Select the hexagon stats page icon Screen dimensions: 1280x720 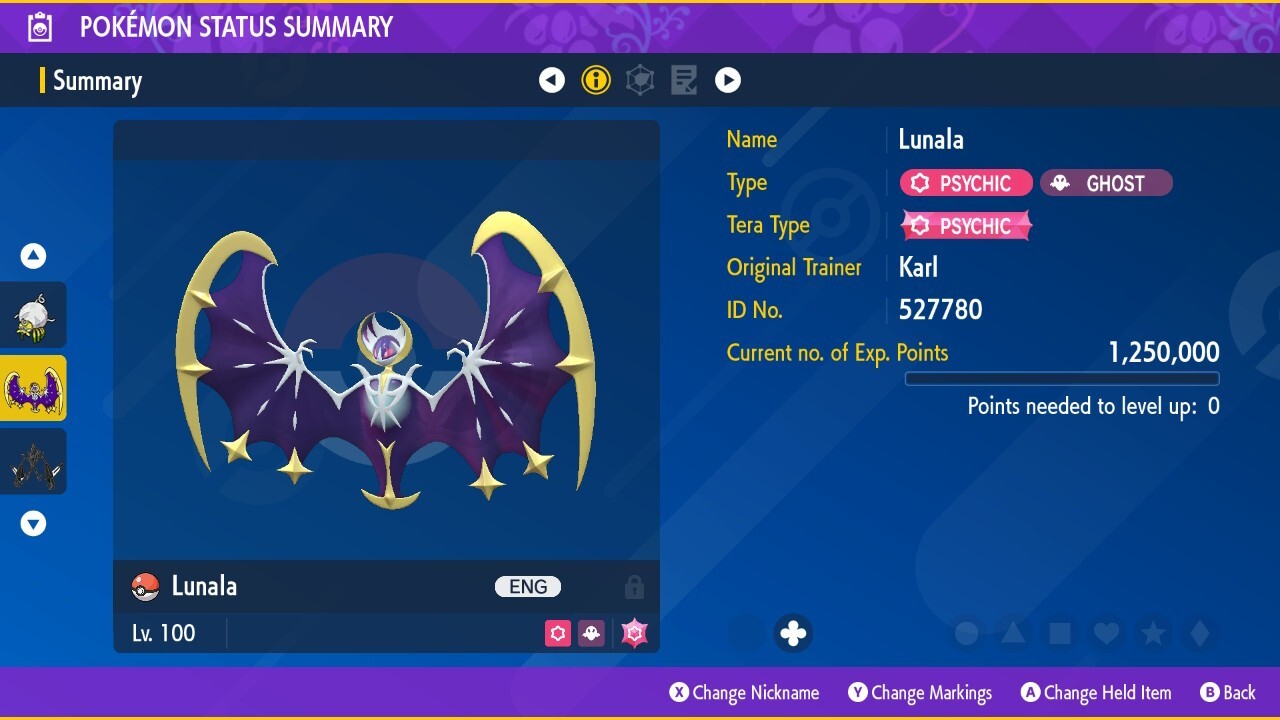[x=640, y=80]
